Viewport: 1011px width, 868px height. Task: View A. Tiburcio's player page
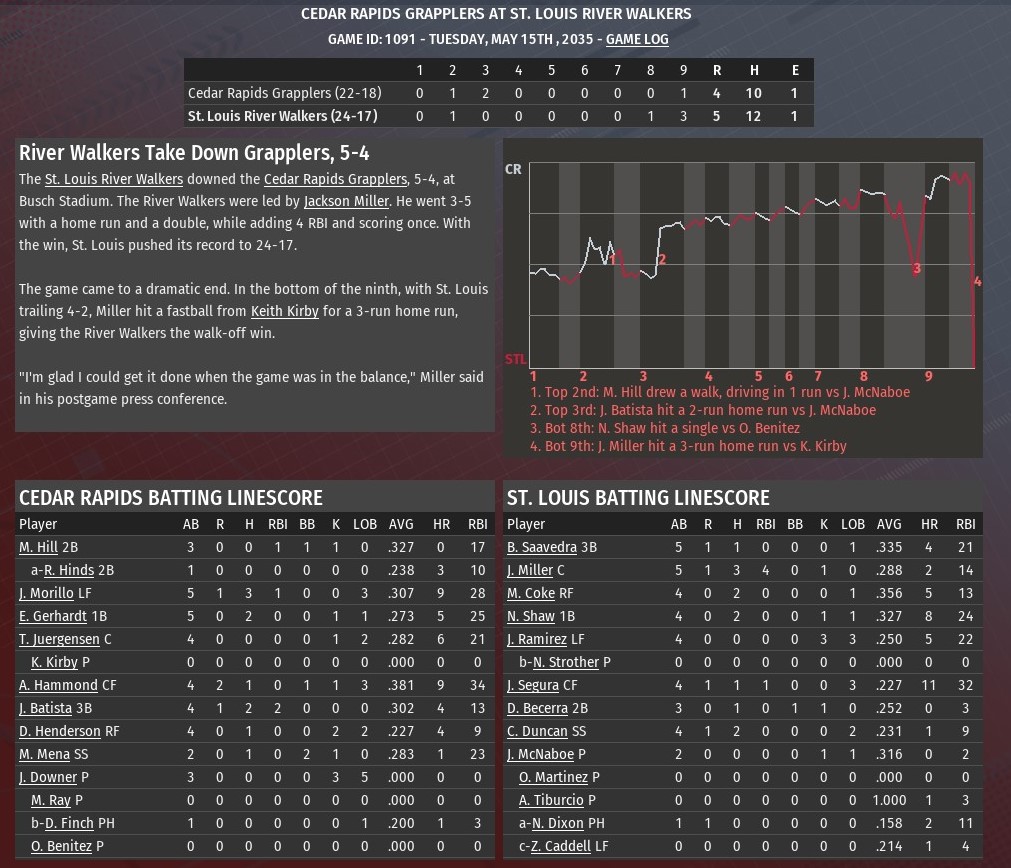(551, 801)
